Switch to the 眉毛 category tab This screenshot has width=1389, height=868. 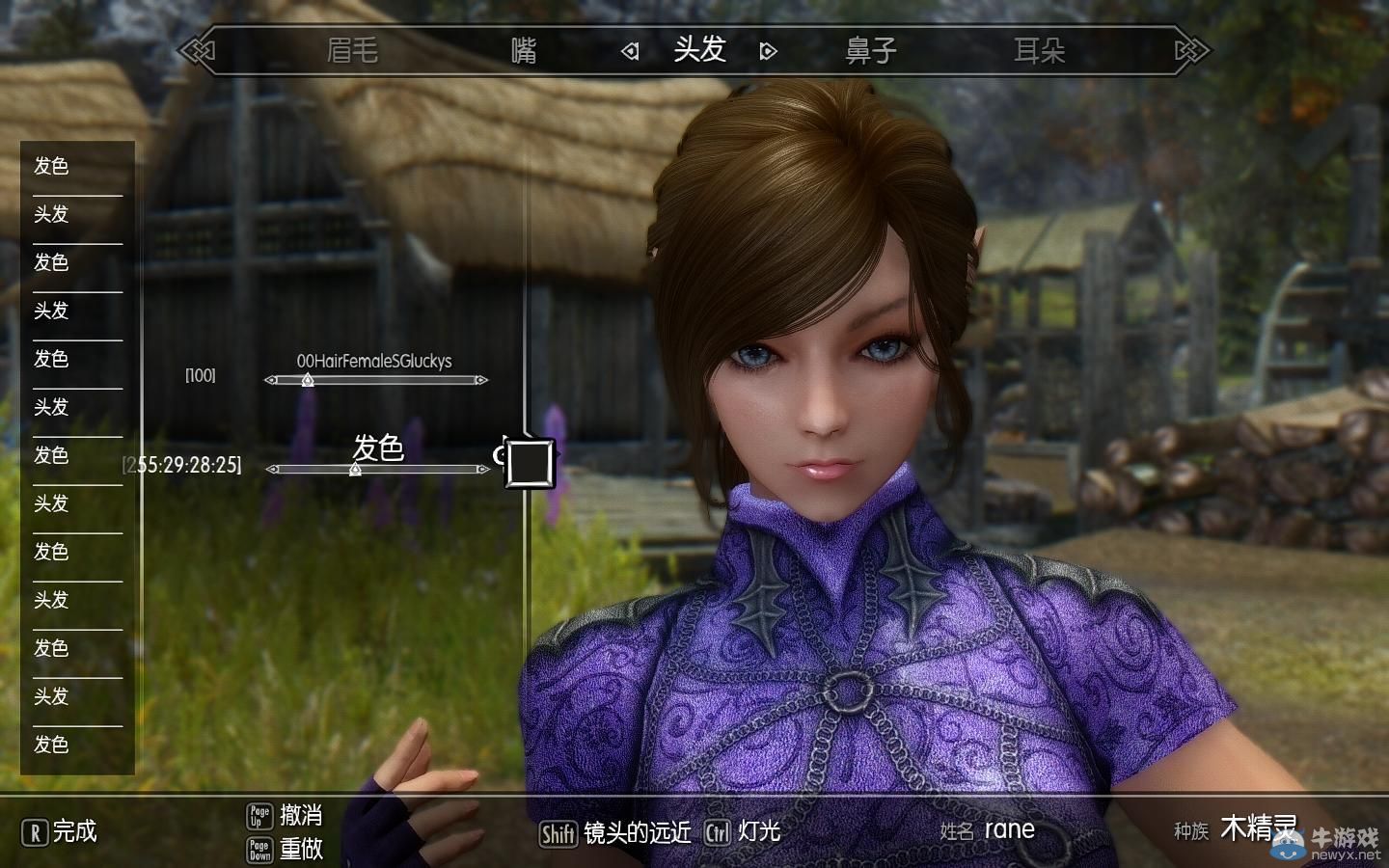click(354, 50)
